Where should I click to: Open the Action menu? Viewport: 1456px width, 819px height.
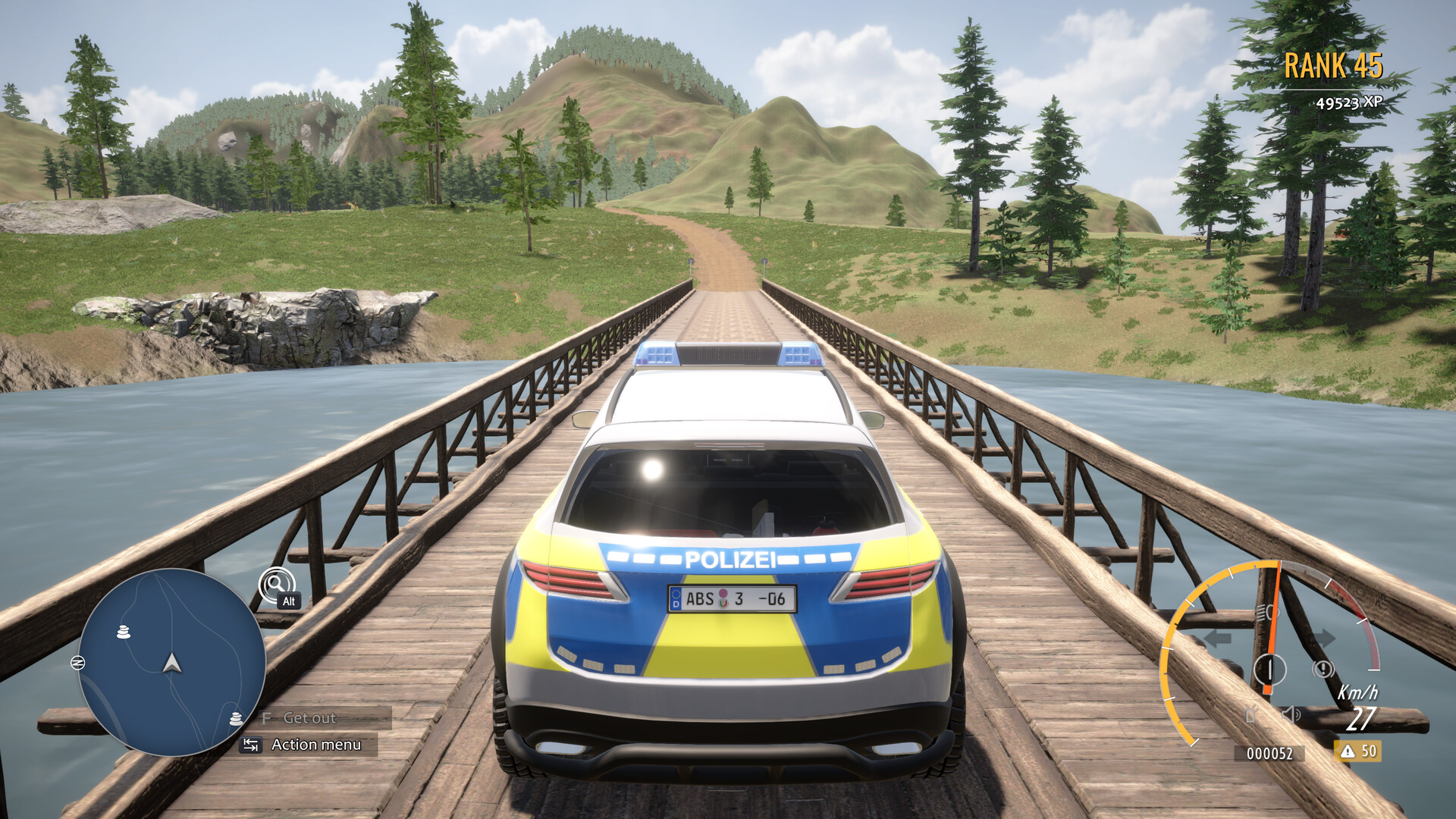(317, 743)
